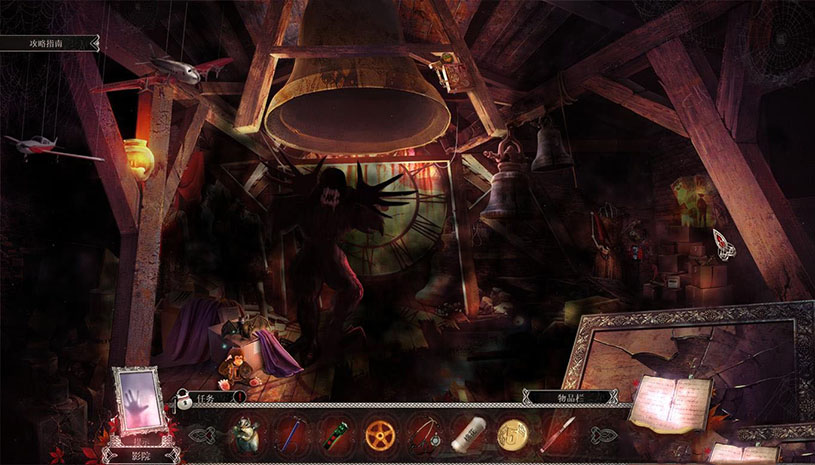Choose the red-handled knife item
This screenshot has height=465, width=815.
tap(558, 434)
